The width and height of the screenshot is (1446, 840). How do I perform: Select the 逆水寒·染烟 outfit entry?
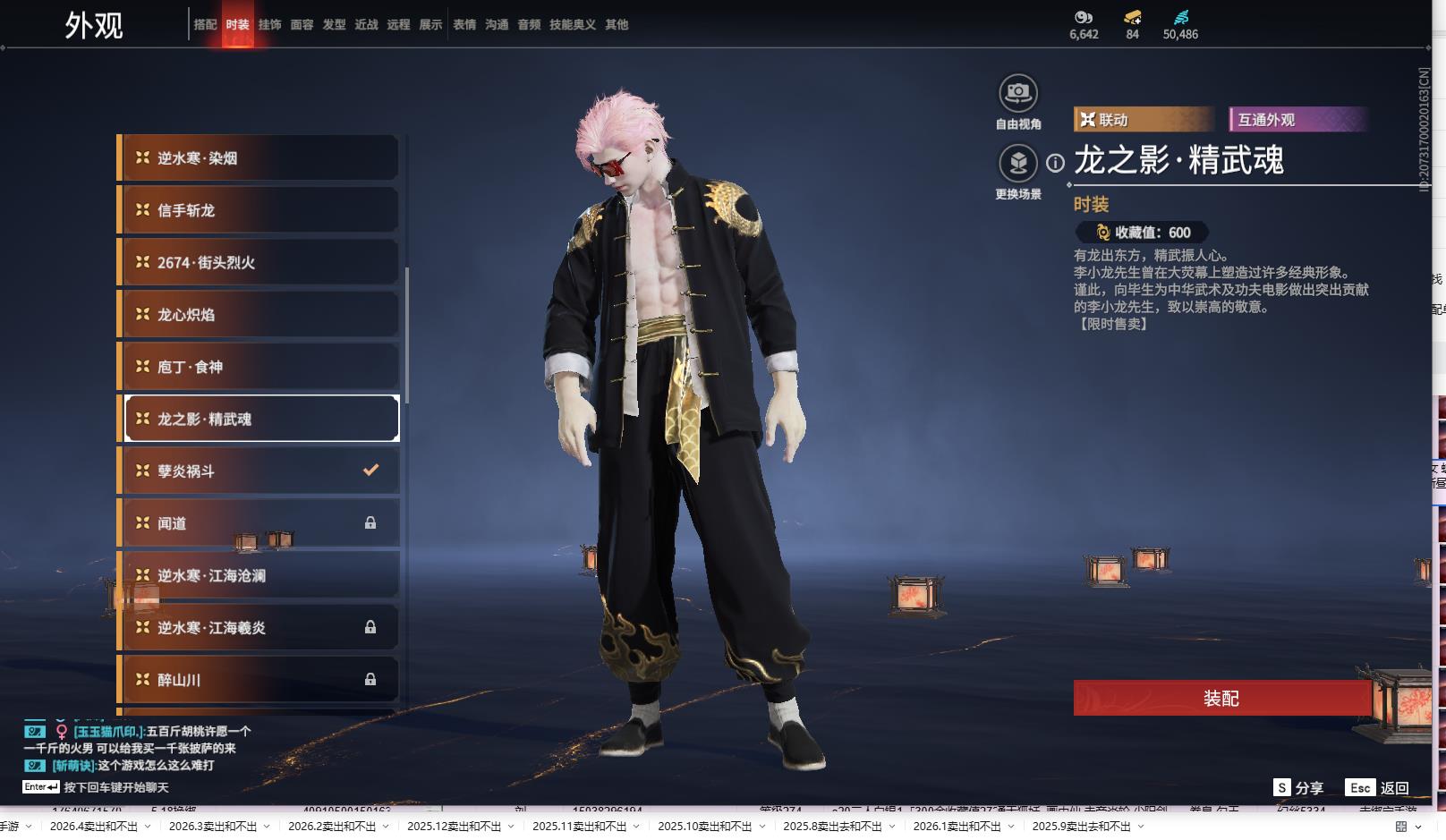[x=259, y=158]
